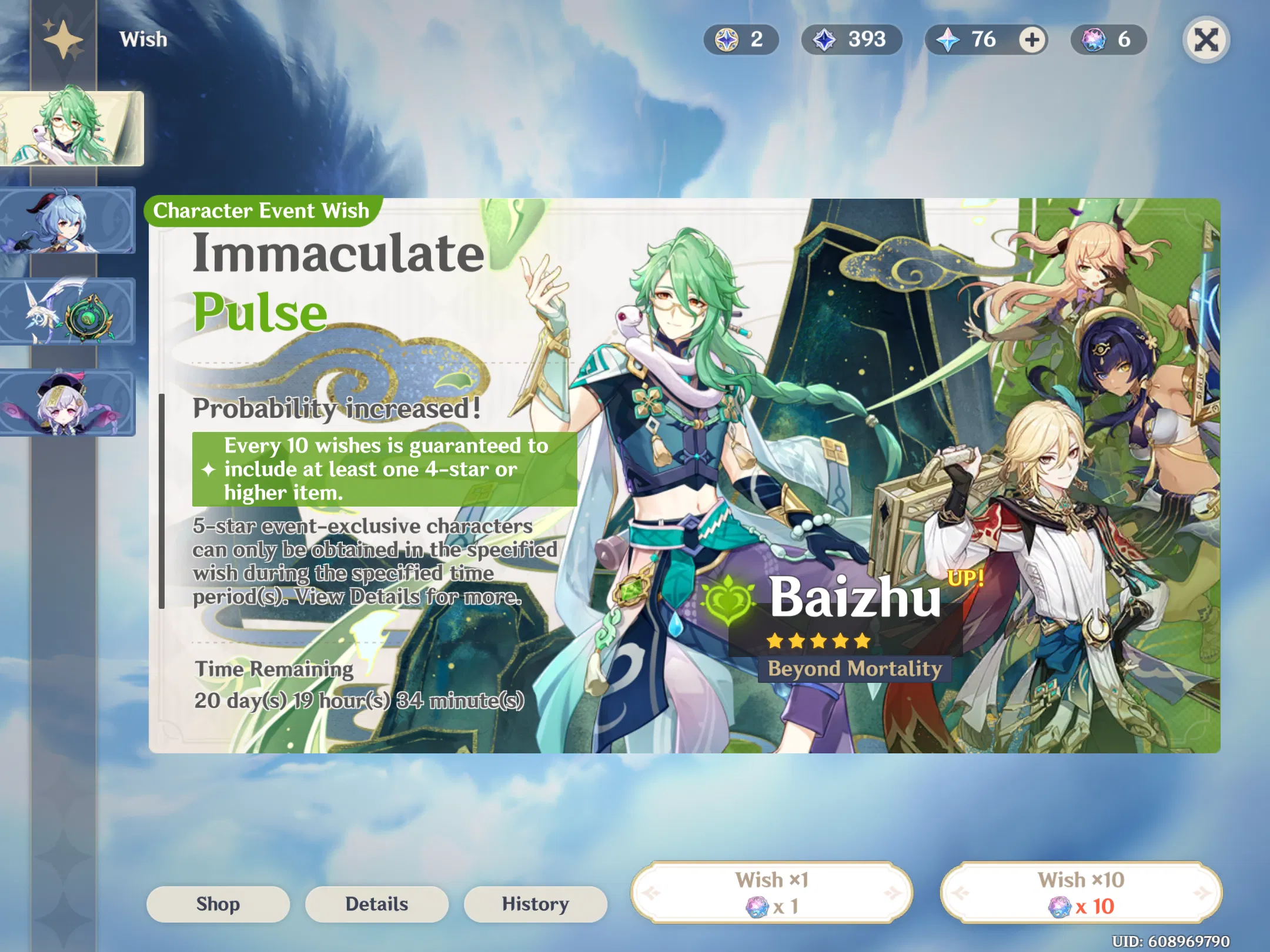
Task: Open the banner Details page
Action: (x=376, y=904)
